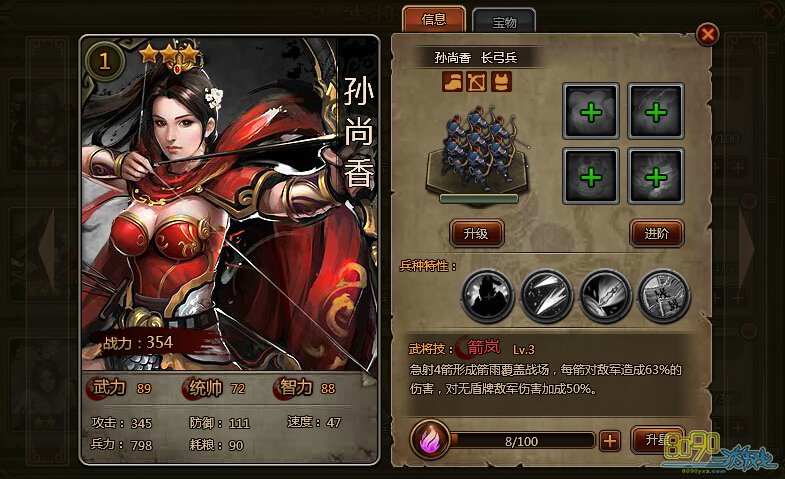The image size is (785, 479).
Task: Select the white slashing streaks trait icon
Action: (545, 294)
